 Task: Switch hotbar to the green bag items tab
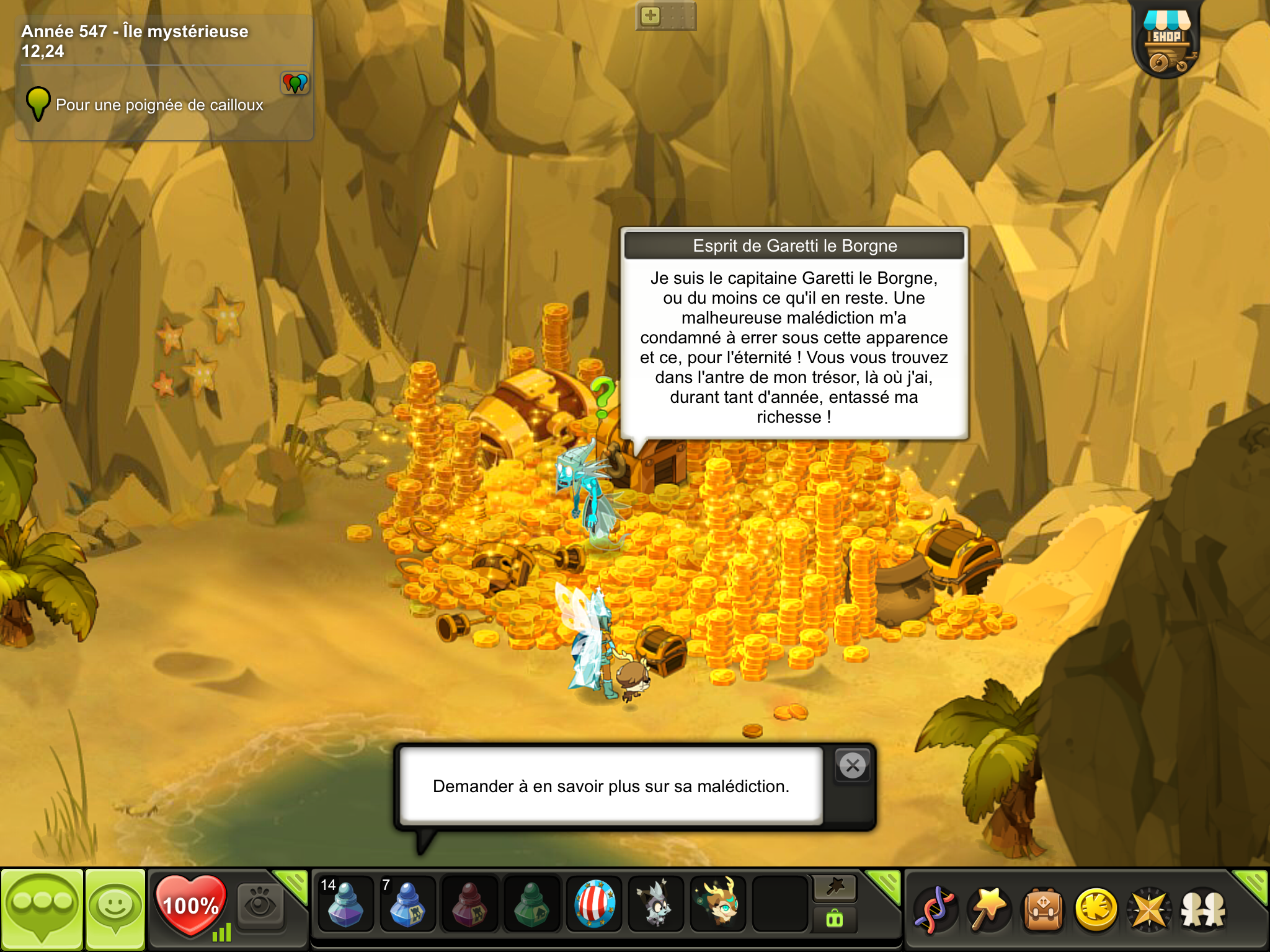[835, 919]
